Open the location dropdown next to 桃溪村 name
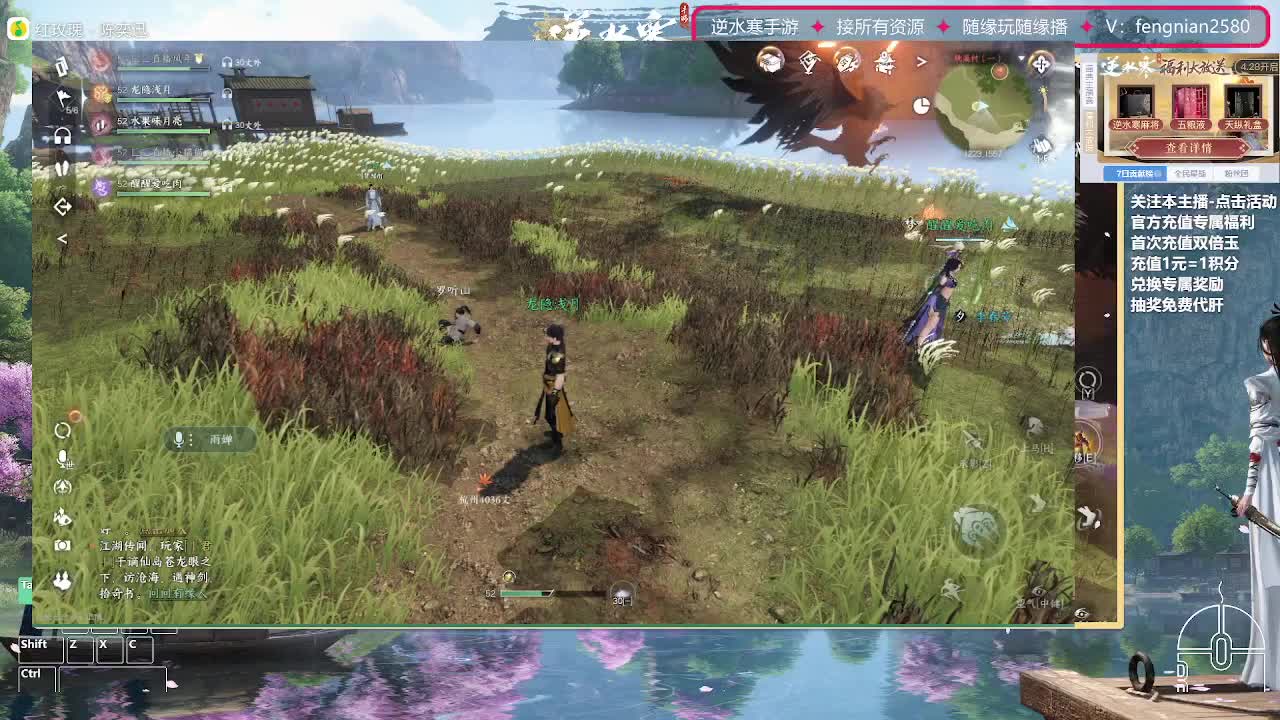 1021,58
